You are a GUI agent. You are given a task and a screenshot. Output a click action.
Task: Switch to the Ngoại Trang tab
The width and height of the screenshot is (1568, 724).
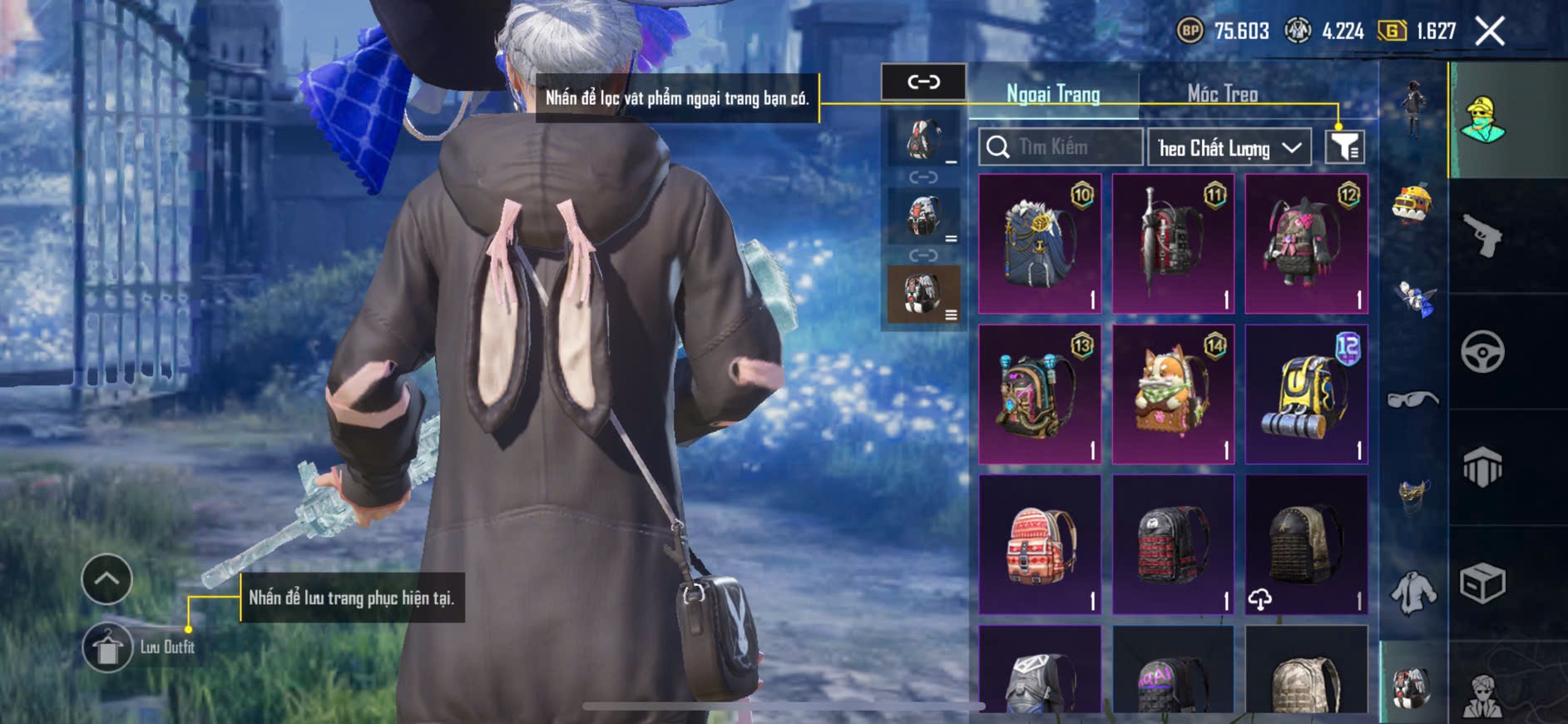(x=1053, y=94)
